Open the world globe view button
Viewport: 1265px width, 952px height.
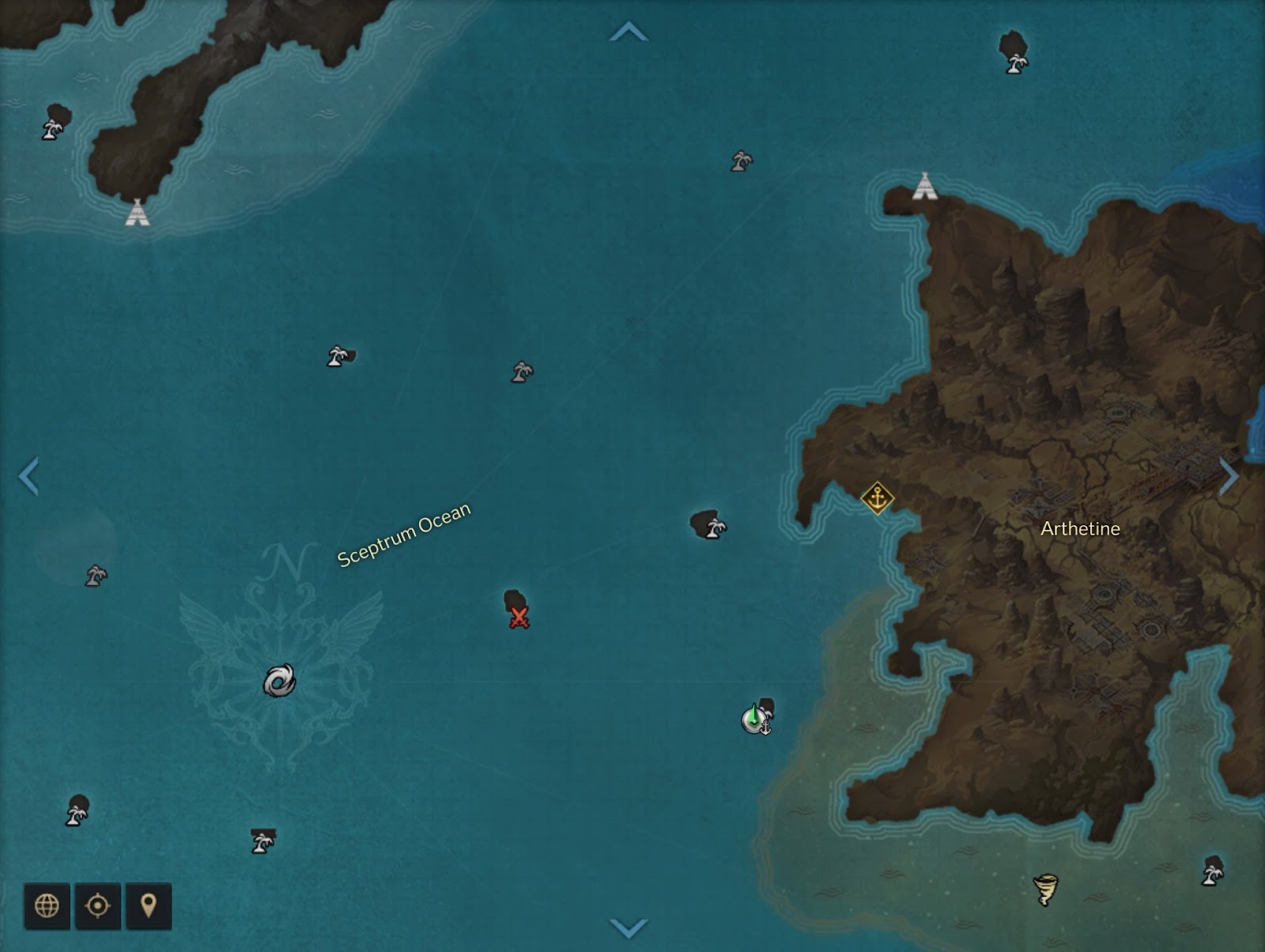click(47, 905)
